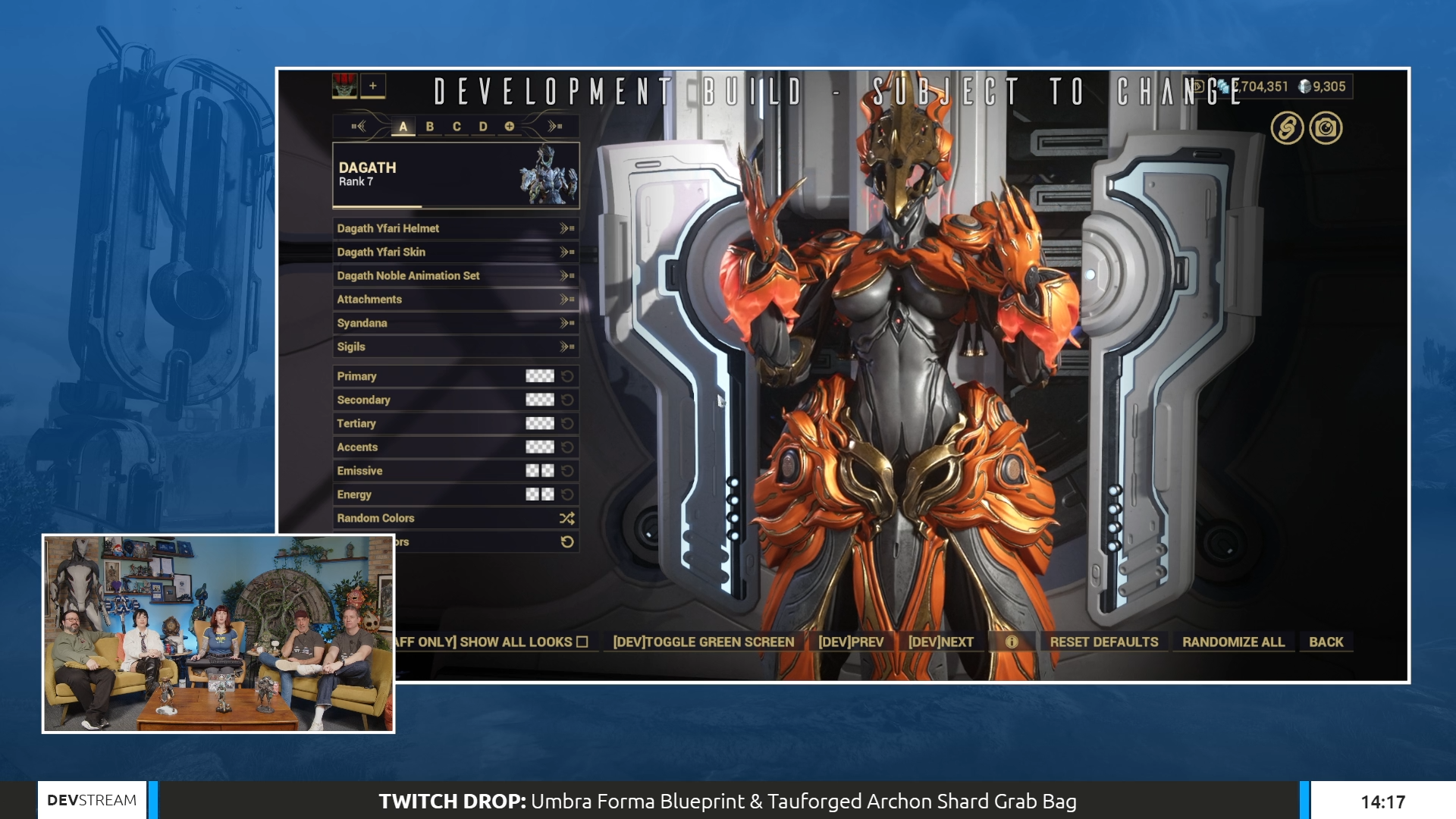Screen dimensions: 1456x819
Task: Shuffle colors with the Random Colors icon
Action: [x=566, y=518]
